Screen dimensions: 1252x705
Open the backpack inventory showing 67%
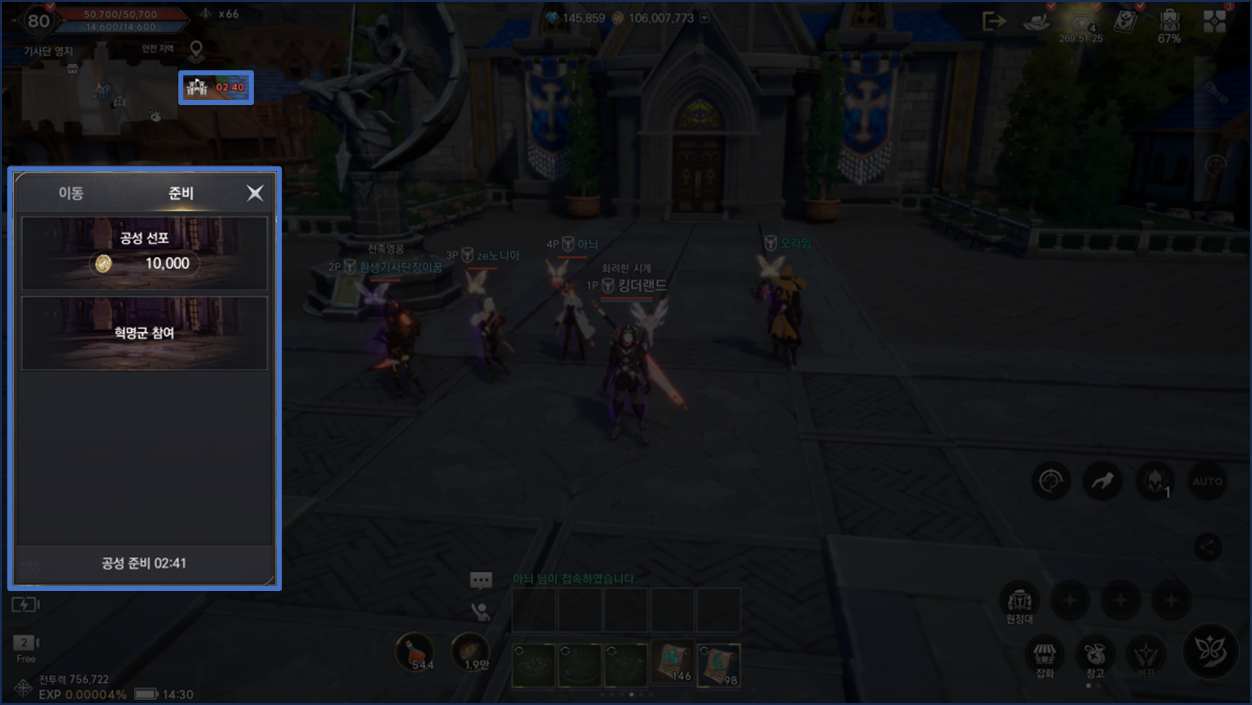[x=1169, y=23]
